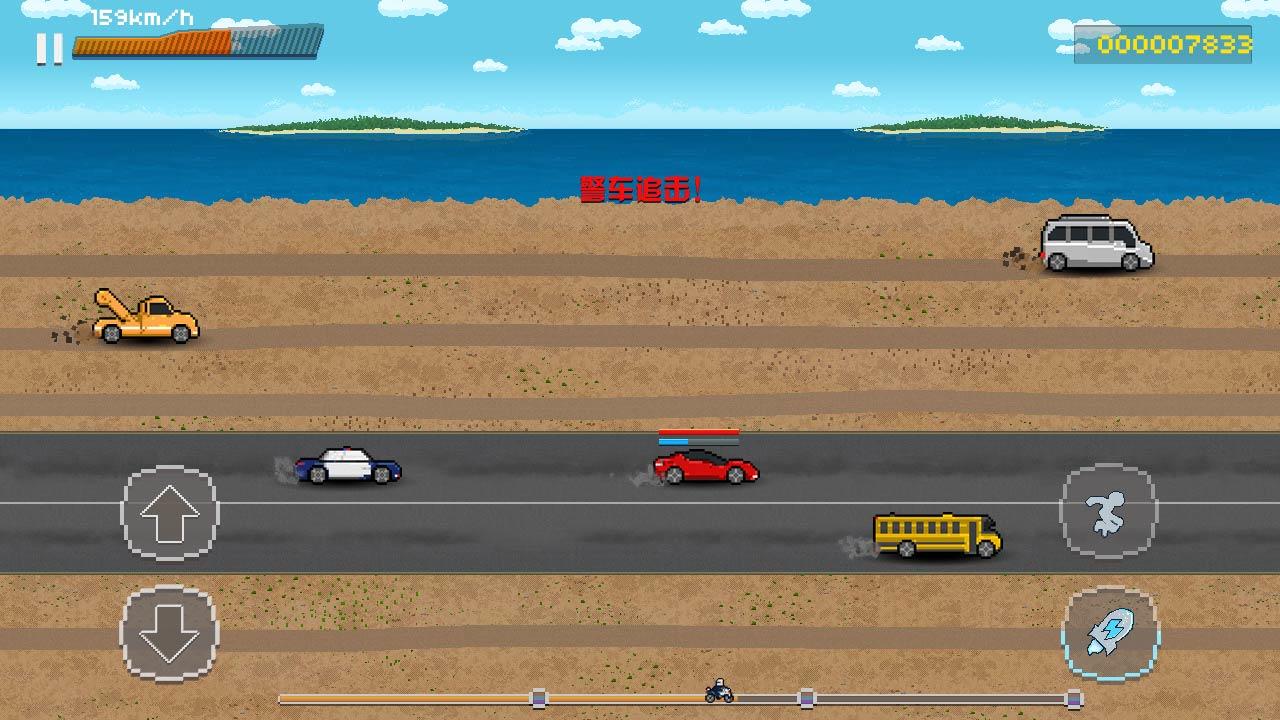Click the red sports car with health bar

tap(703, 470)
